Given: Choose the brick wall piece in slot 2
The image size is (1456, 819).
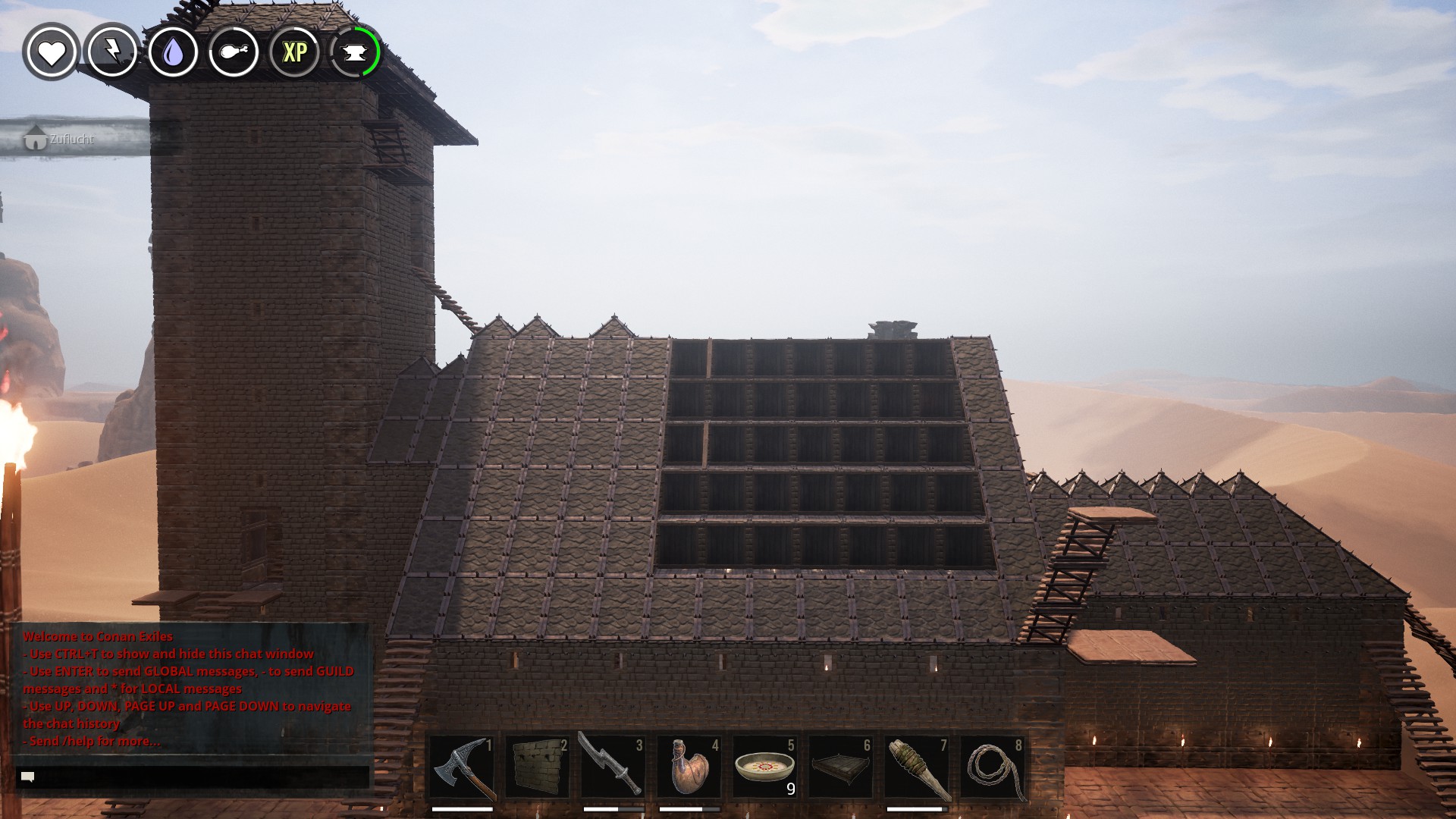Looking at the screenshot, I should click(538, 767).
